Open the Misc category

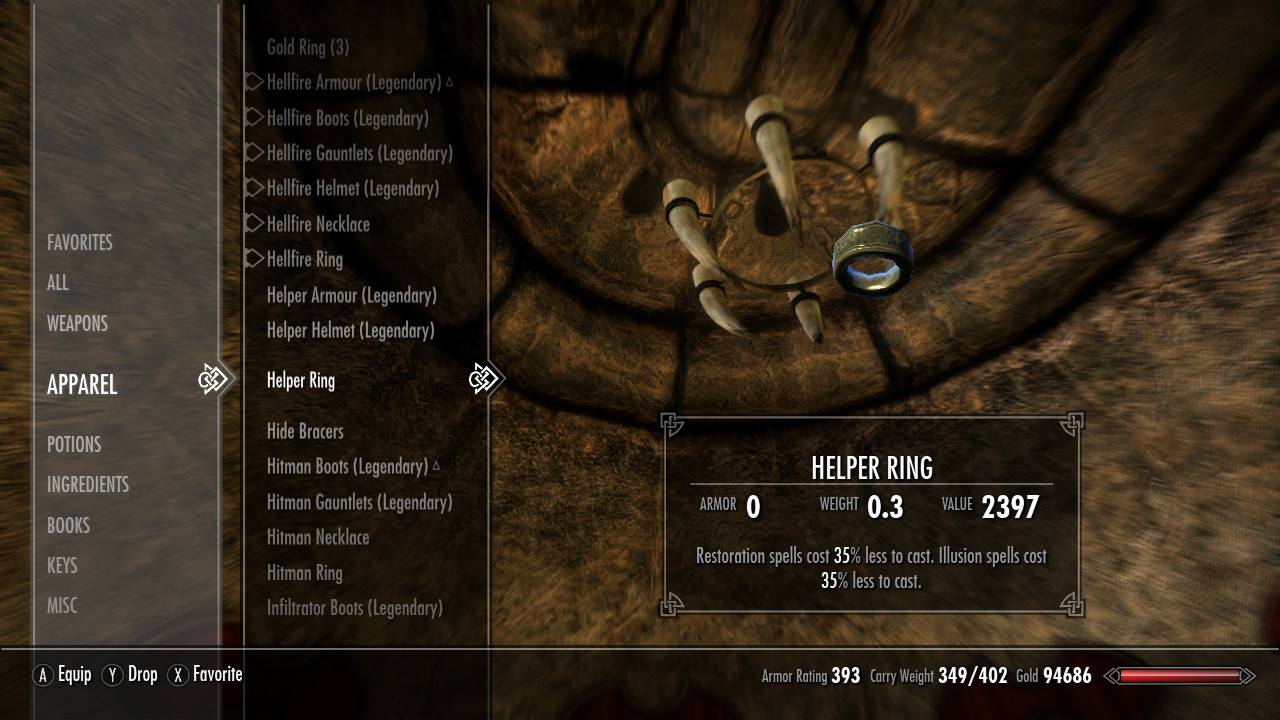[62, 605]
